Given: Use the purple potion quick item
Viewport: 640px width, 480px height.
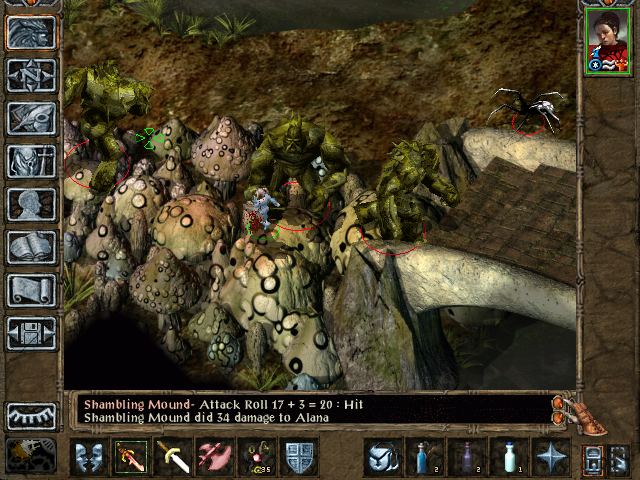Looking at the screenshot, I should (x=466, y=457).
